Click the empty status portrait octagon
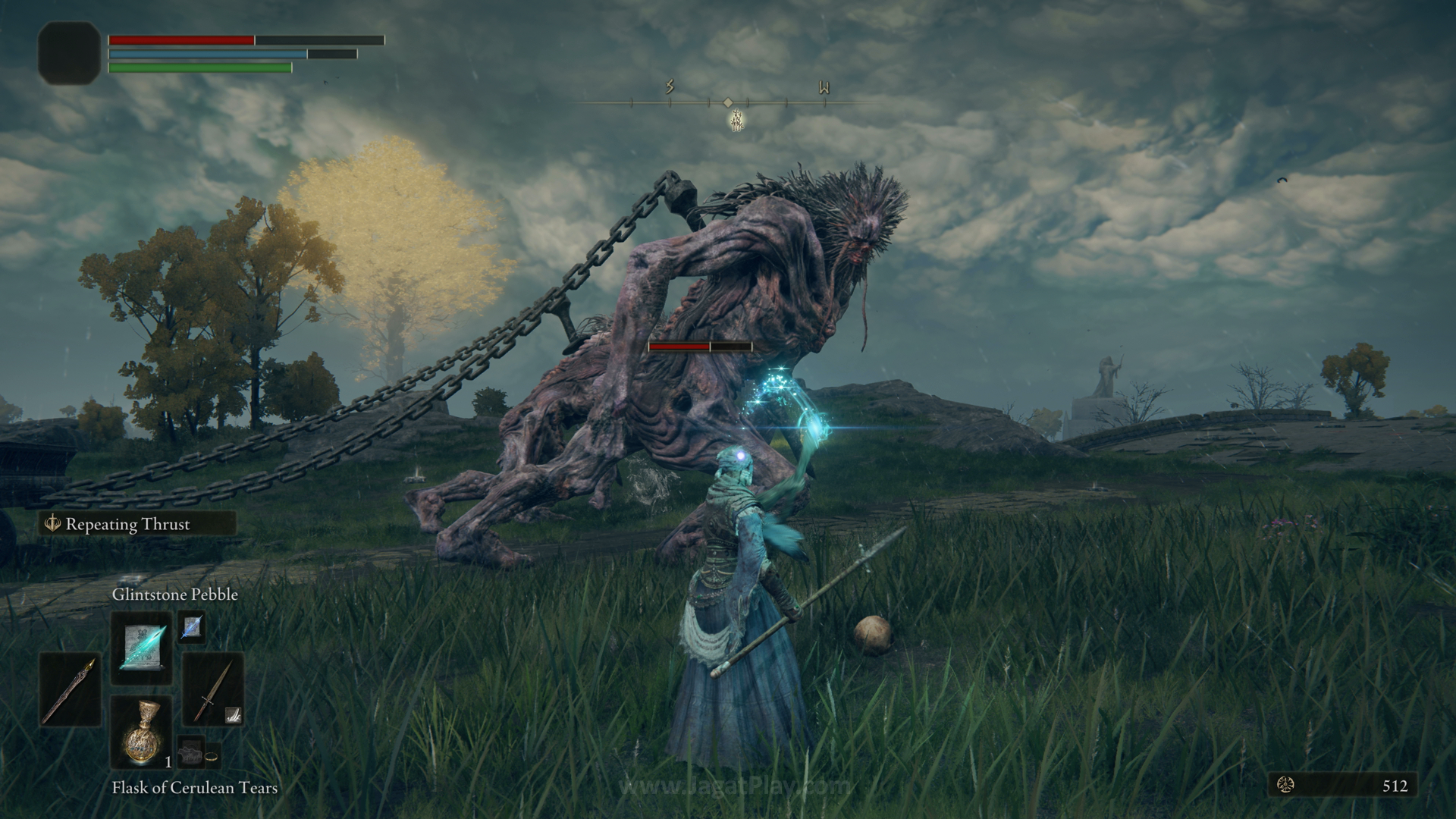The image size is (1456, 819). pos(69,52)
